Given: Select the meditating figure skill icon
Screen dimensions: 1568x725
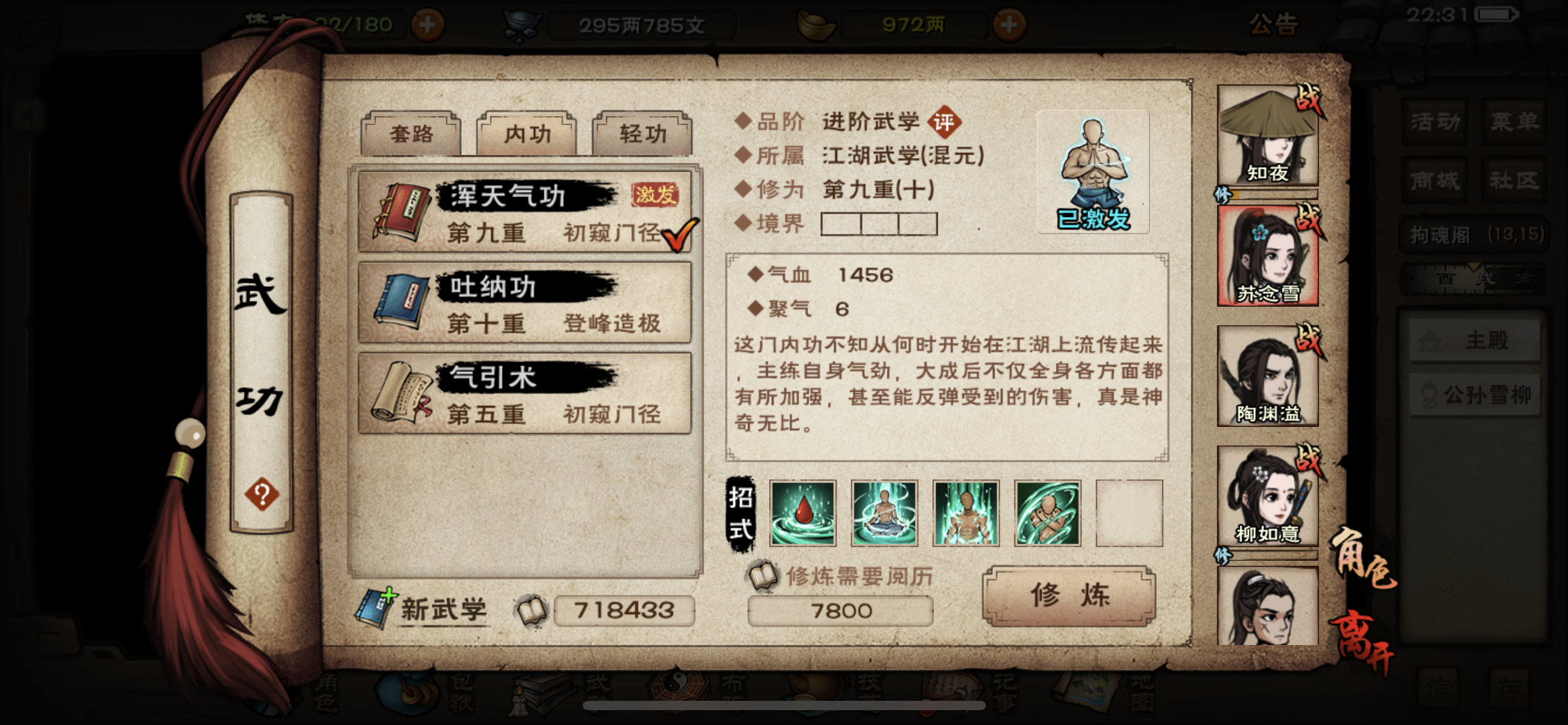Looking at the screenshot, I should click(x=886, y=514).
